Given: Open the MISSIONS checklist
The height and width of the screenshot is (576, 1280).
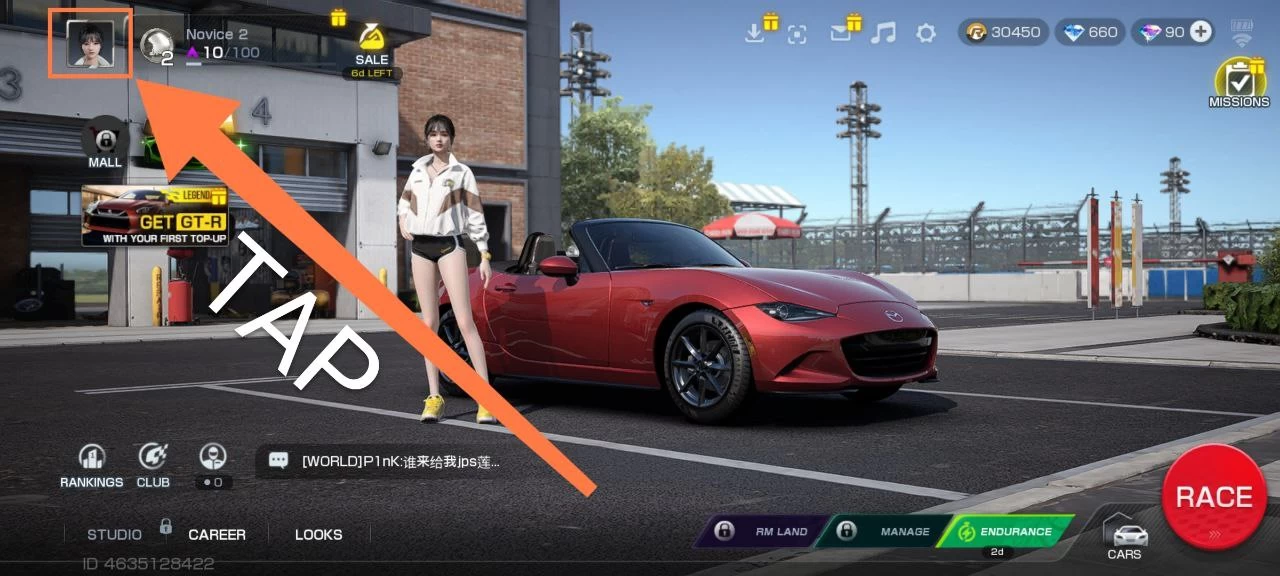Looking at the screenshot, I should [x=1239, y=82].
